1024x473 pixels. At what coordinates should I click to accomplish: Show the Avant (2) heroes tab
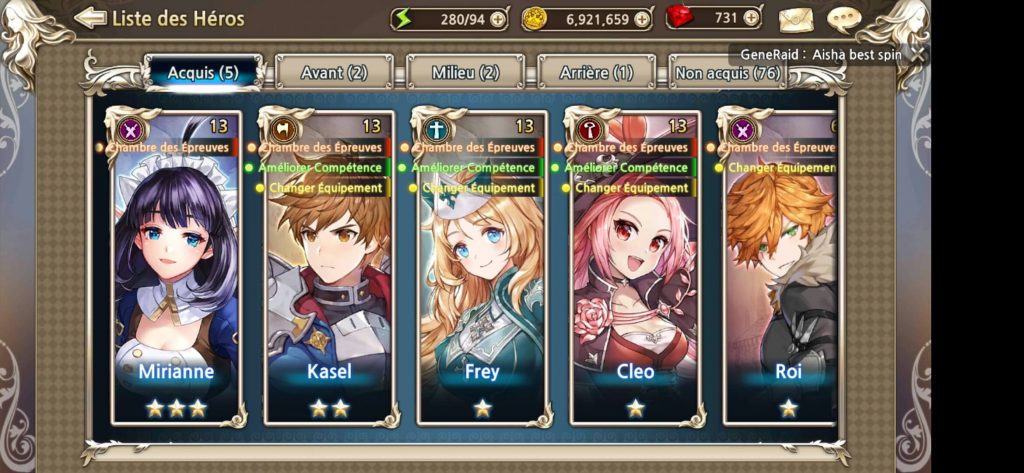pyautogui.click(x=334, y=72)
